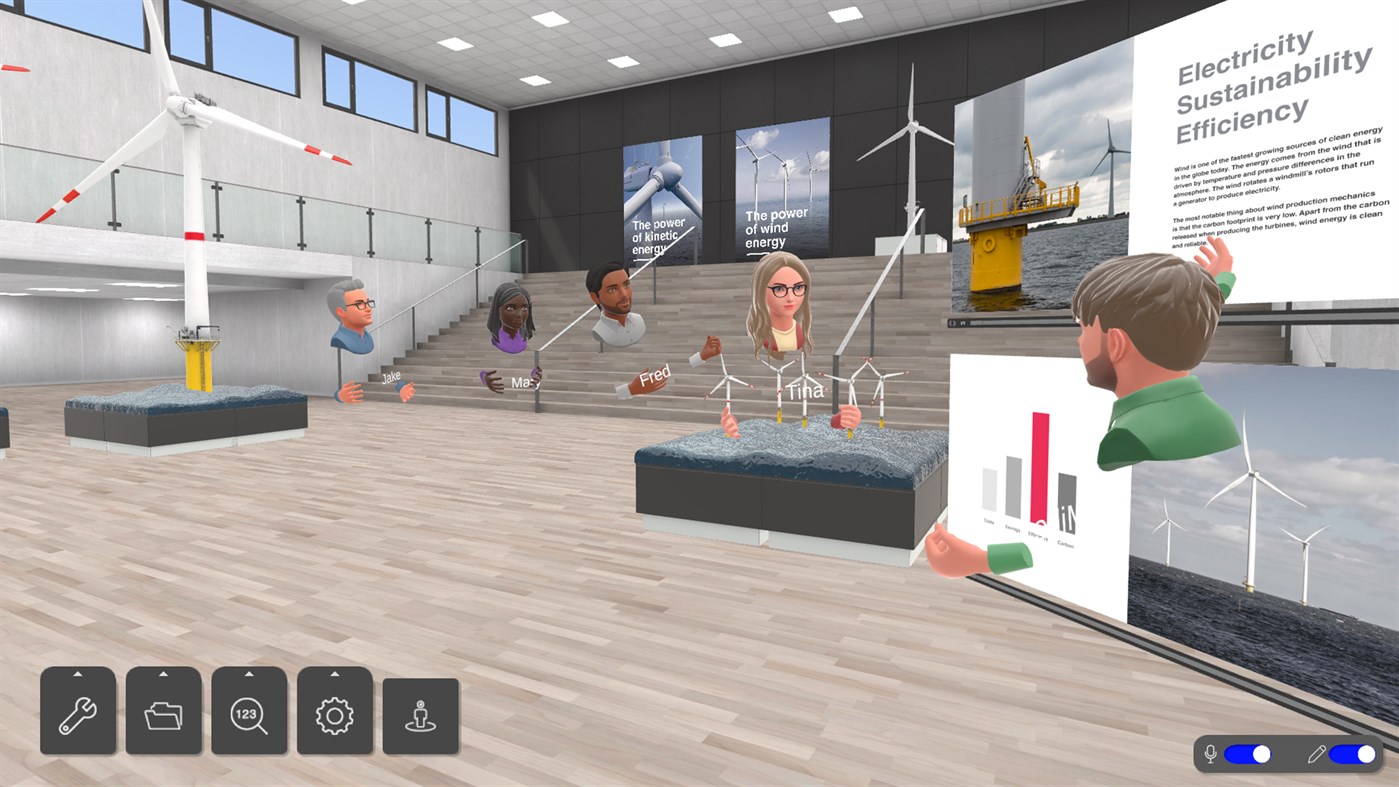Open the wrench tools menu

click(x=78, y=713)
